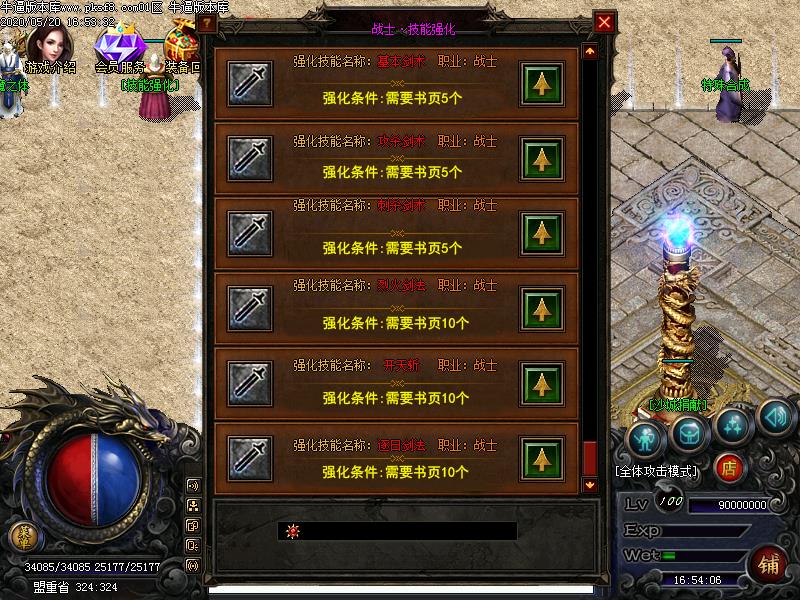Upgrade 开天斩 with the green arrow
Viewport: 800px width, 600px height.
click(x=542, y=383)
